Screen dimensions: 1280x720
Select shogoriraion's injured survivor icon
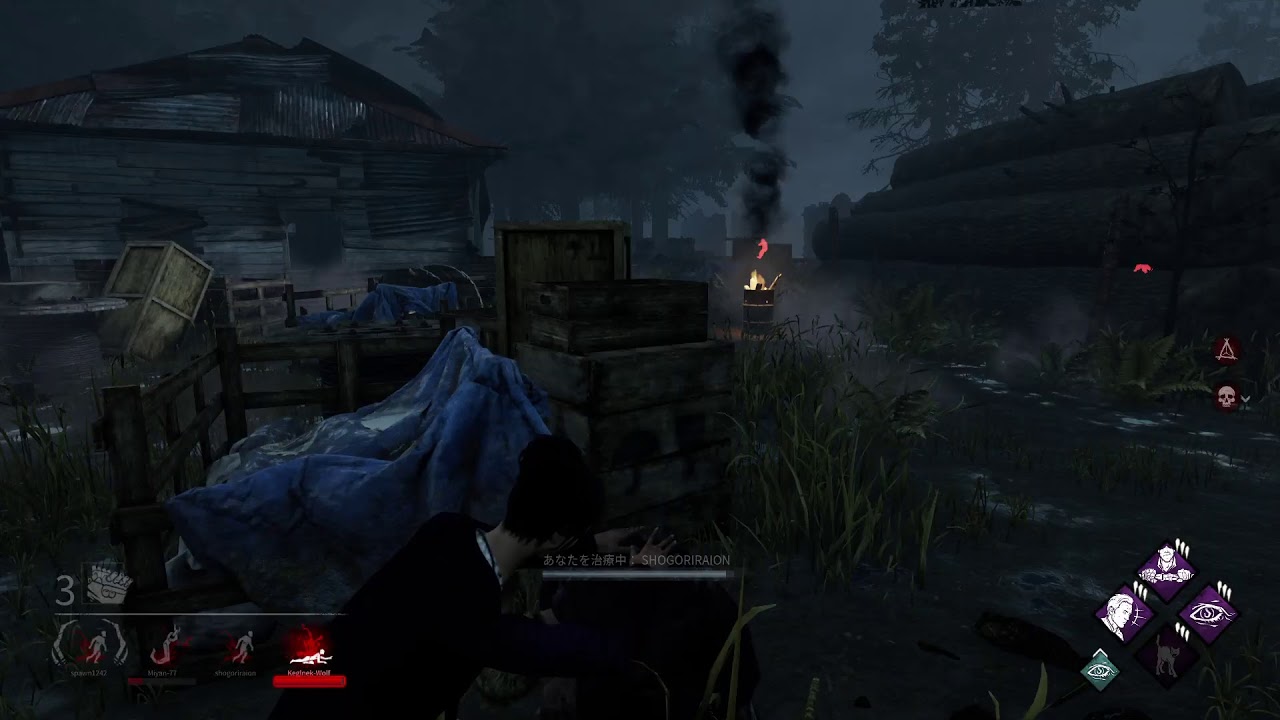tap(240, 646)
